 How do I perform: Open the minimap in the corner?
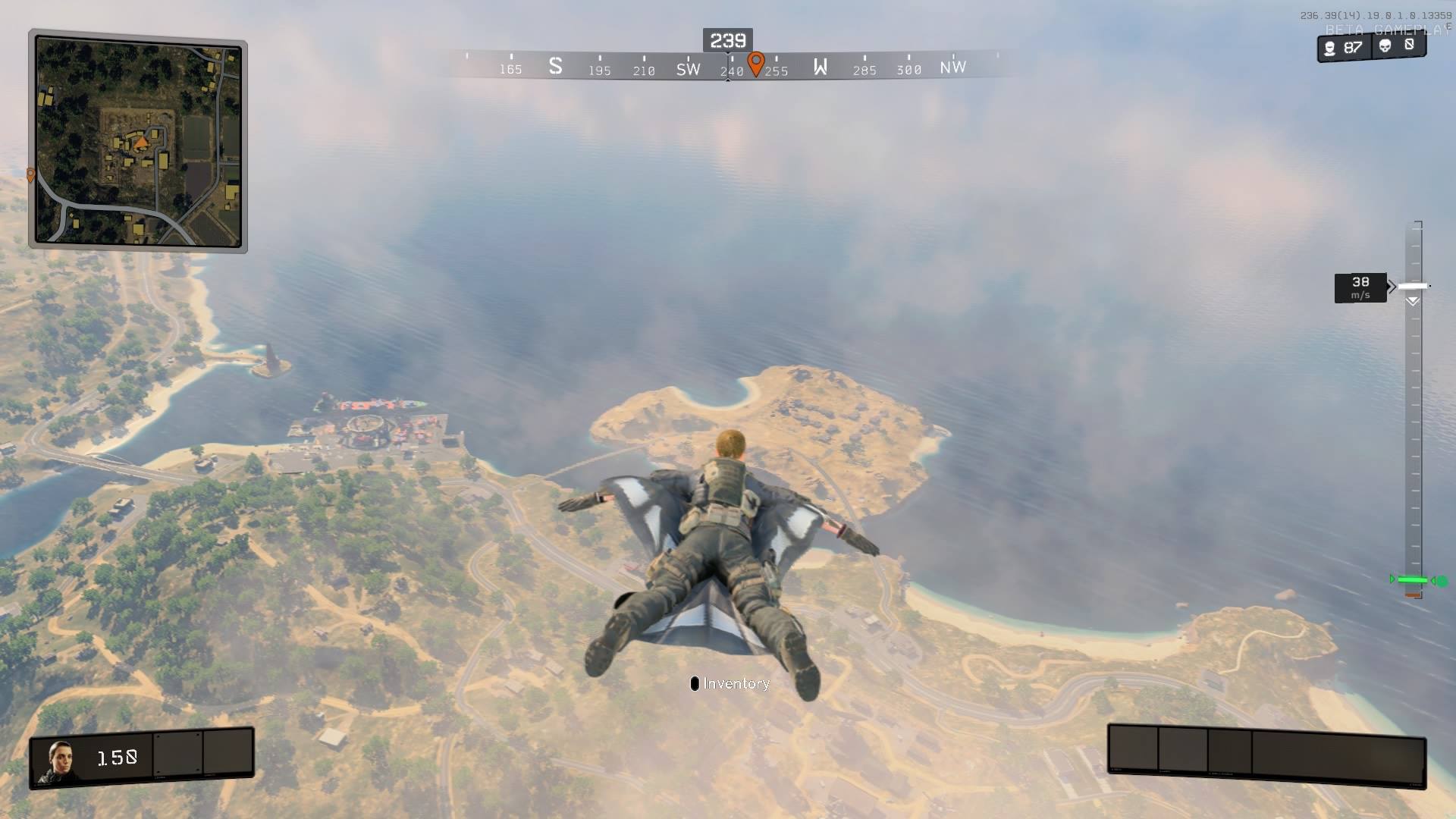pyautogui.click(x=138, y=142)
